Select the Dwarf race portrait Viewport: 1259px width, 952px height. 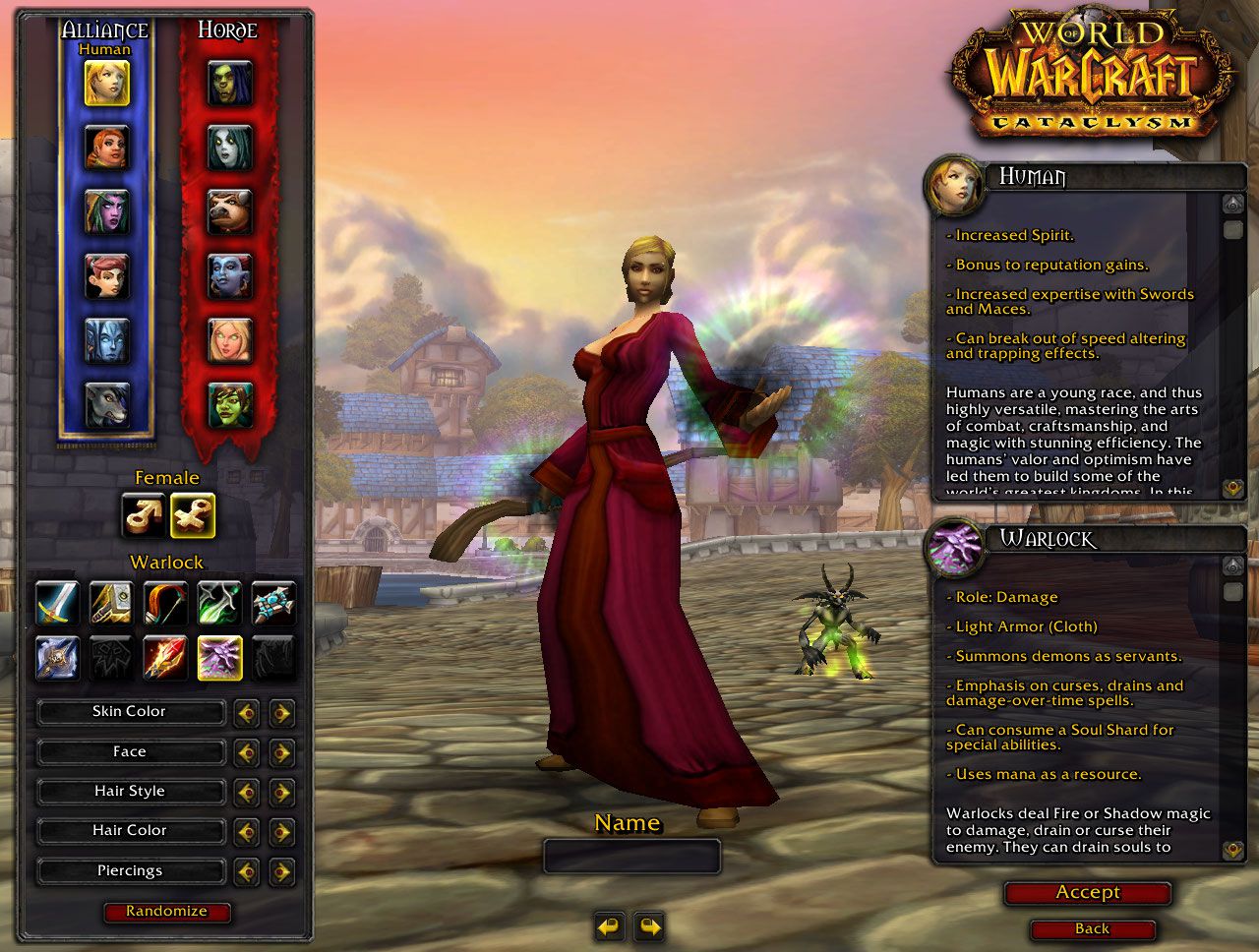(x=106, y=148)
